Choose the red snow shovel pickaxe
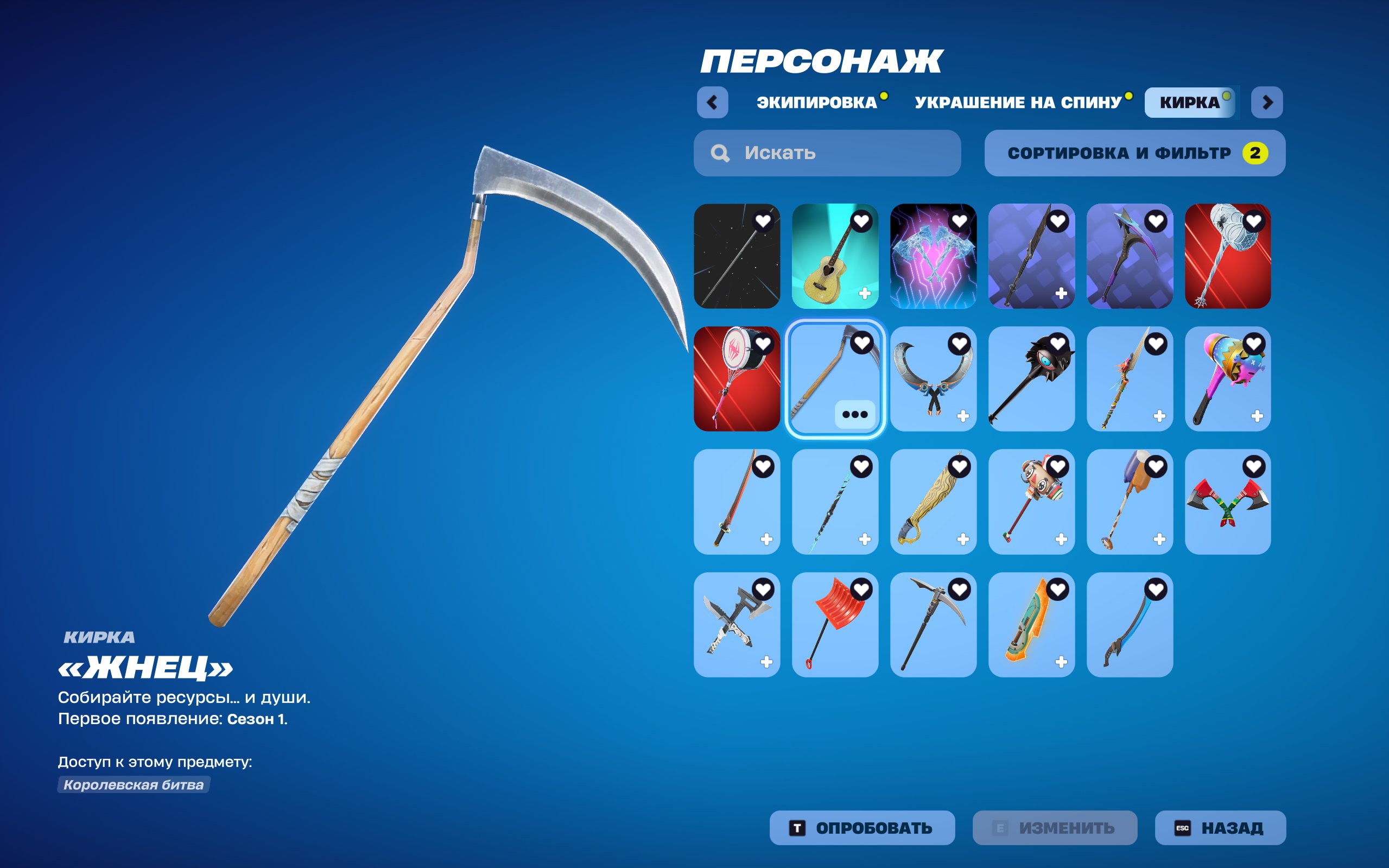 (836, 626)
